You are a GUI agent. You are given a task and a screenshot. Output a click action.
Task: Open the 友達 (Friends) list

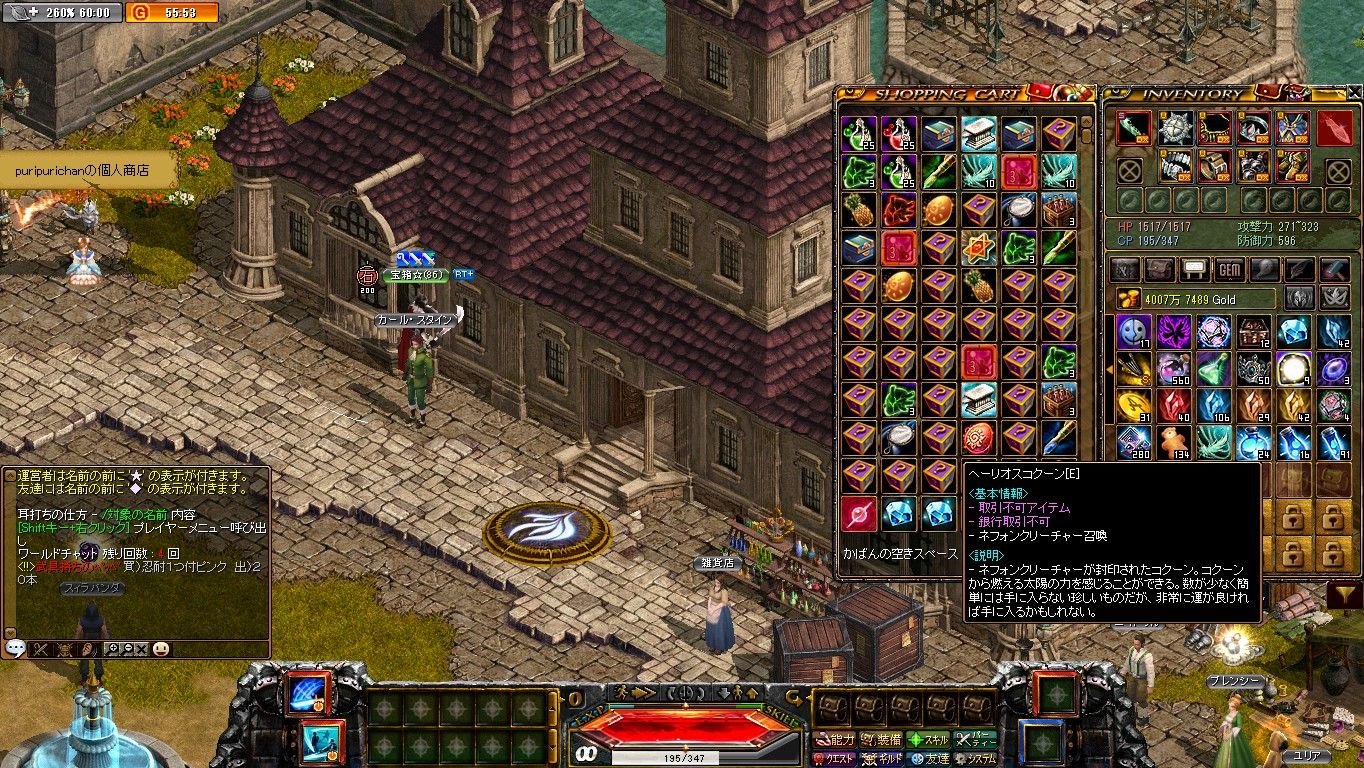928,759
